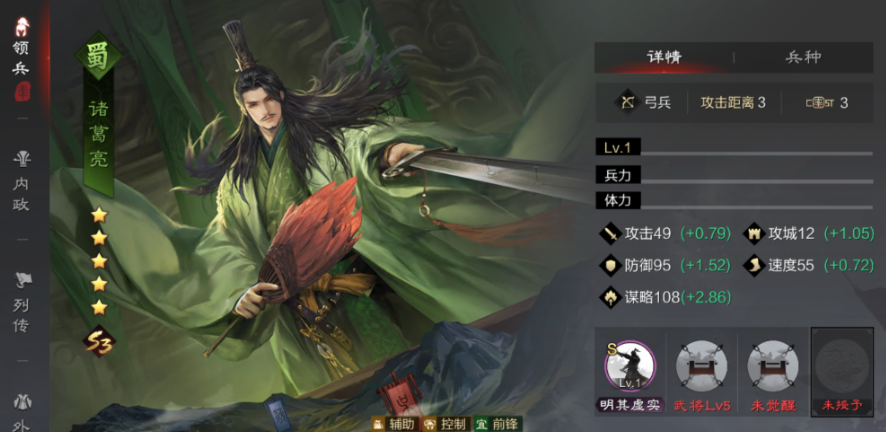Switch to the 详情 details tab
886x432 pixels.
point(664,57)
